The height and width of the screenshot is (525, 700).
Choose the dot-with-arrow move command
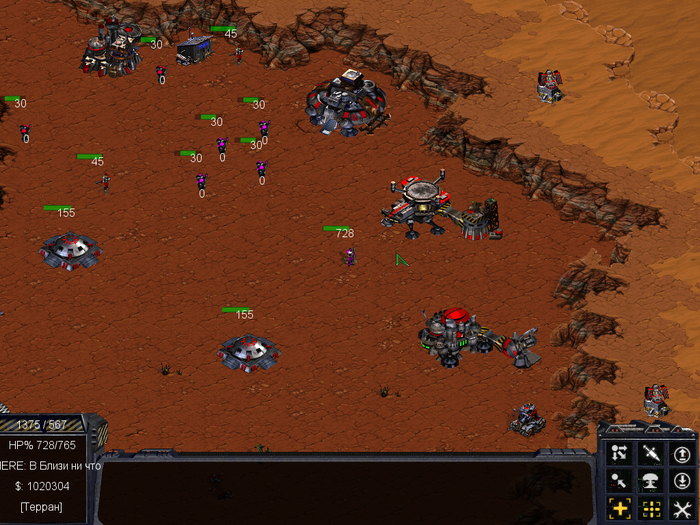click(619, 481)
